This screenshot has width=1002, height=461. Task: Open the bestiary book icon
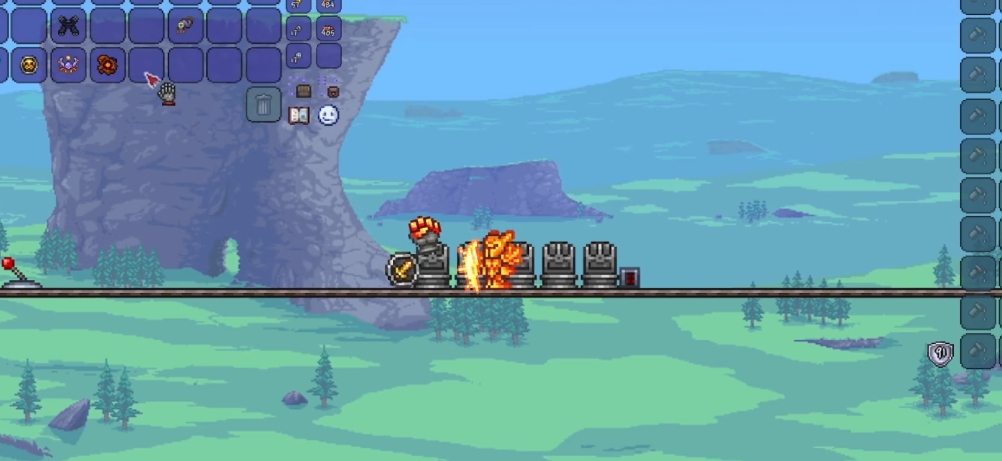(x=298, y=115)
